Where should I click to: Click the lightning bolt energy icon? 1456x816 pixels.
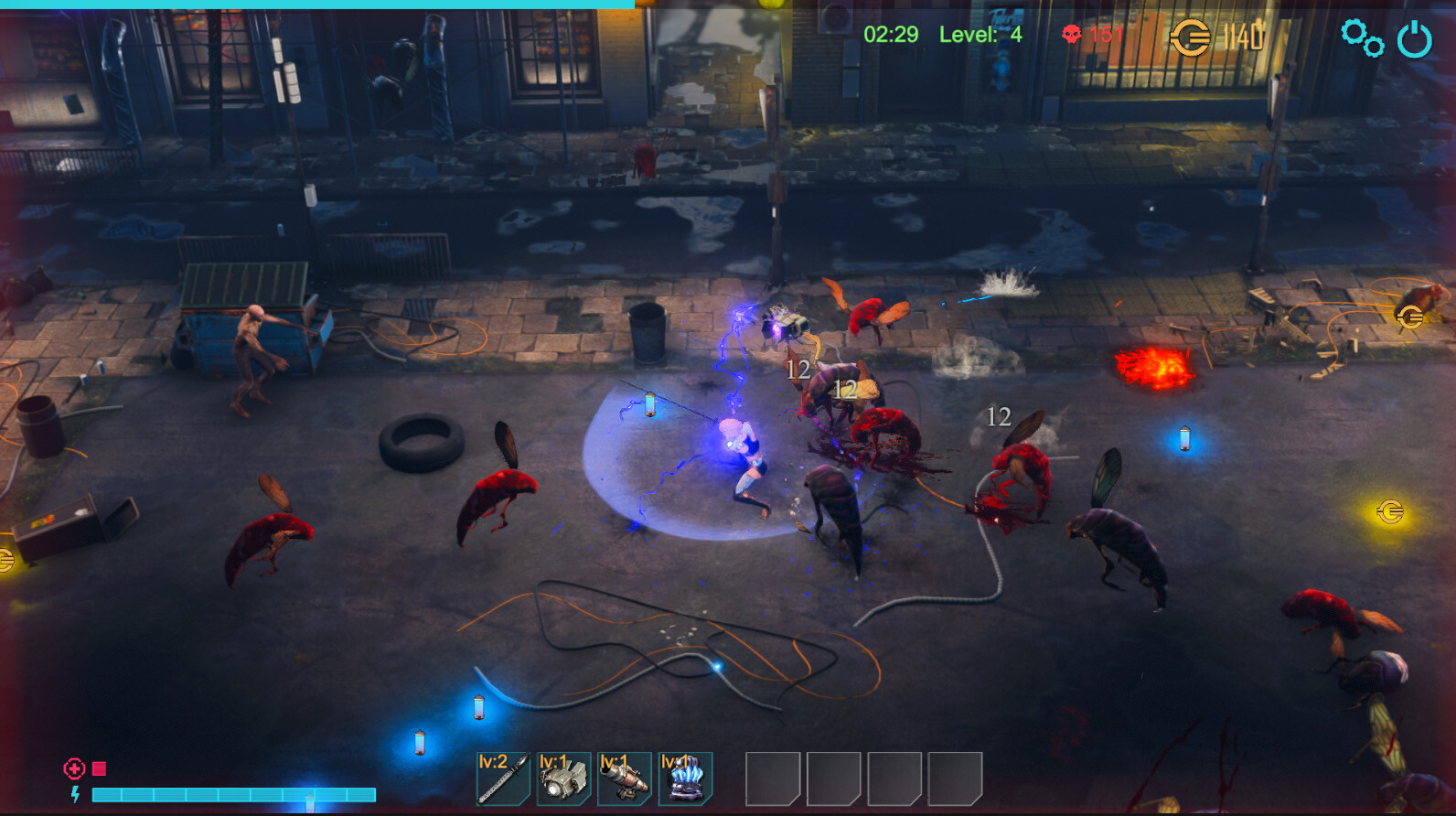click(x=75, y=792)
